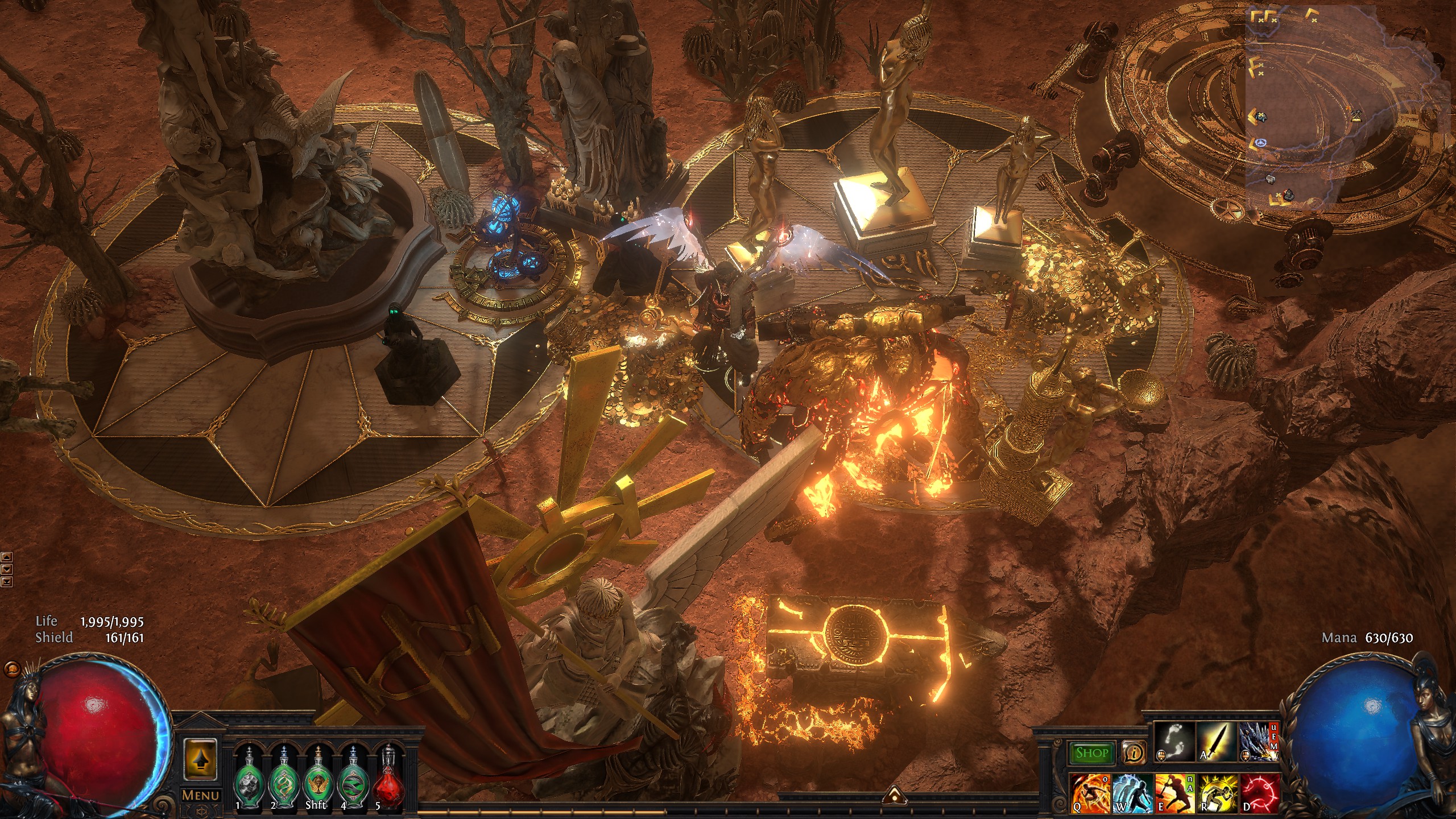The image size is (1456, 819).
Task: Activate the ice crystal shards skill
Action: pos(1258,741)
